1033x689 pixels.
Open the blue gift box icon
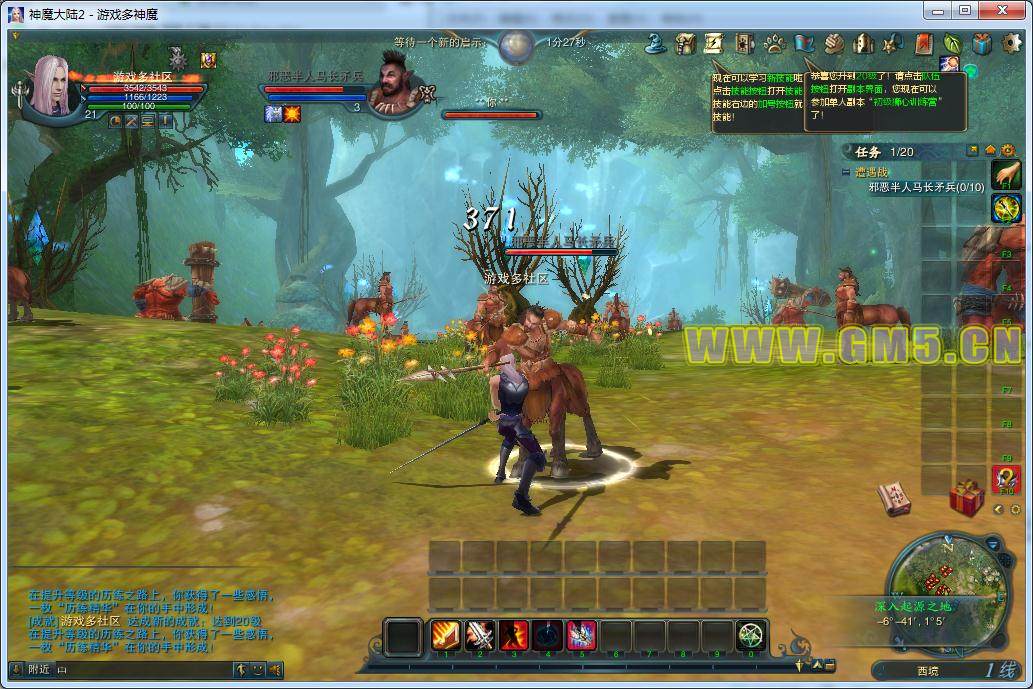[x=982, y=44]
